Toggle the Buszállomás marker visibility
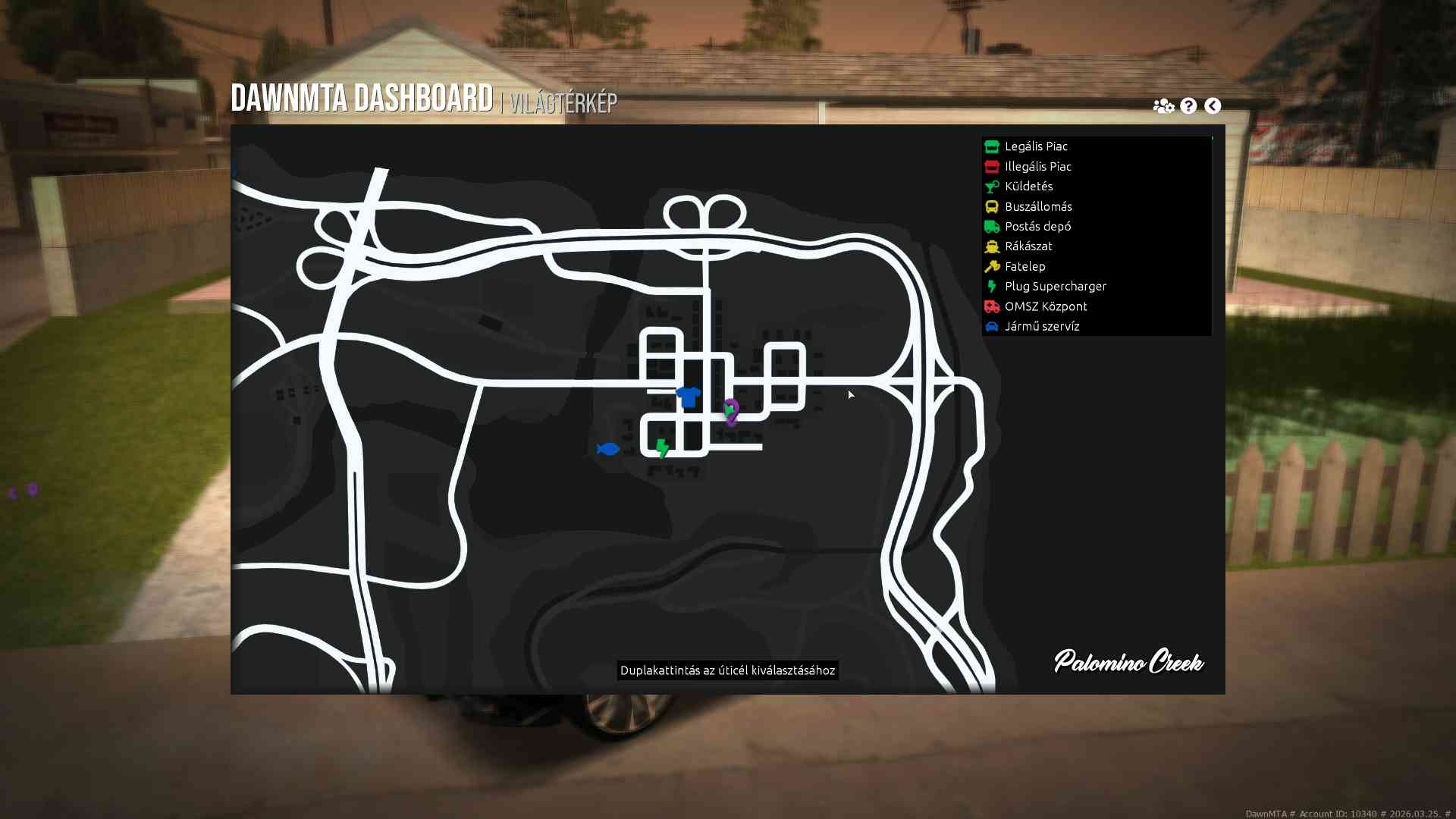The width and height of the screenshot is (1456, 819). pos(1039,206)
